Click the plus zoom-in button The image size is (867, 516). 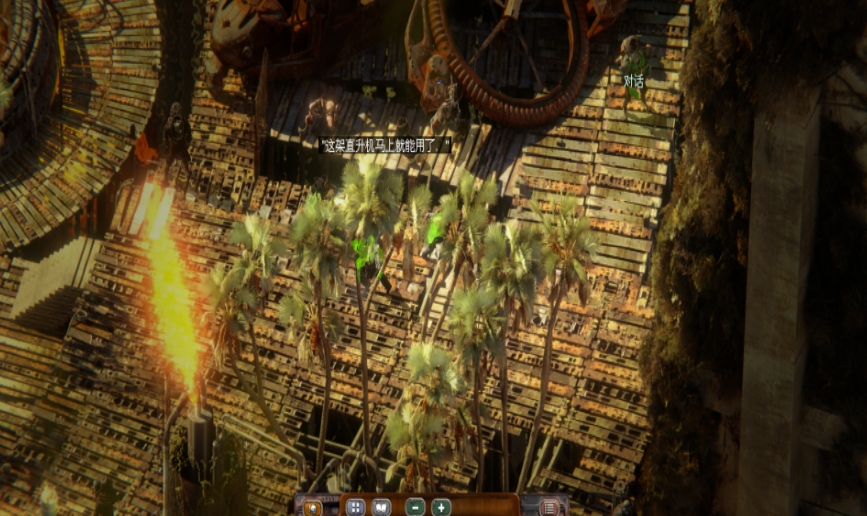[441, 507]
